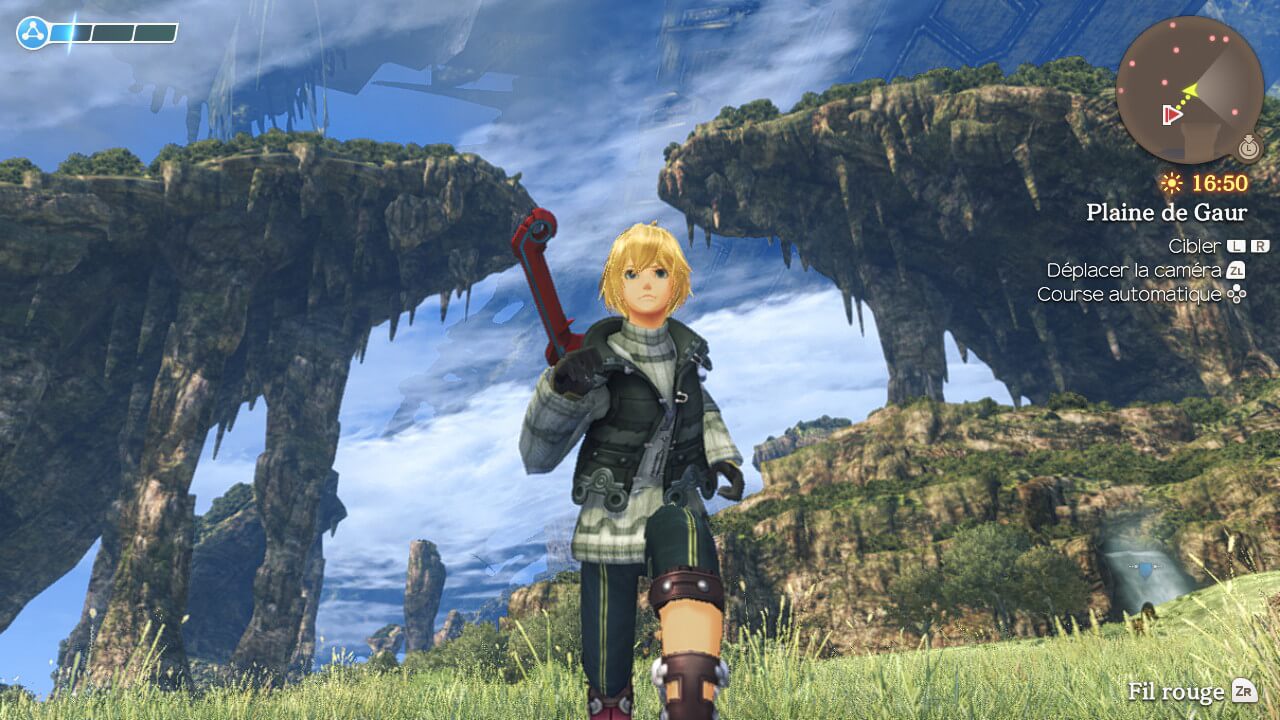
Task: Select the red destination marker on the minimap
Action: [x=1172, y=116]
